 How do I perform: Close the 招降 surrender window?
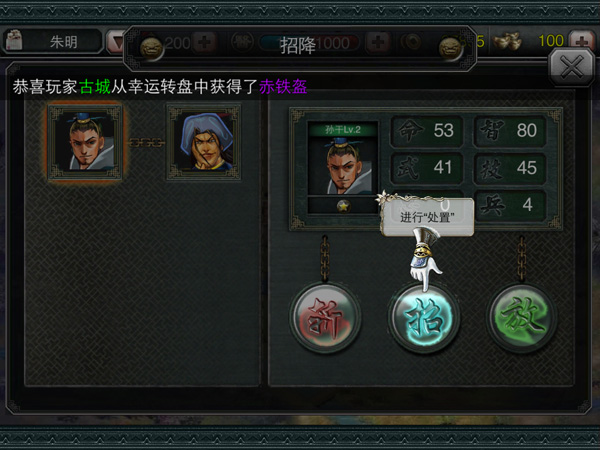pyautogui.click(x=571, y=67)
